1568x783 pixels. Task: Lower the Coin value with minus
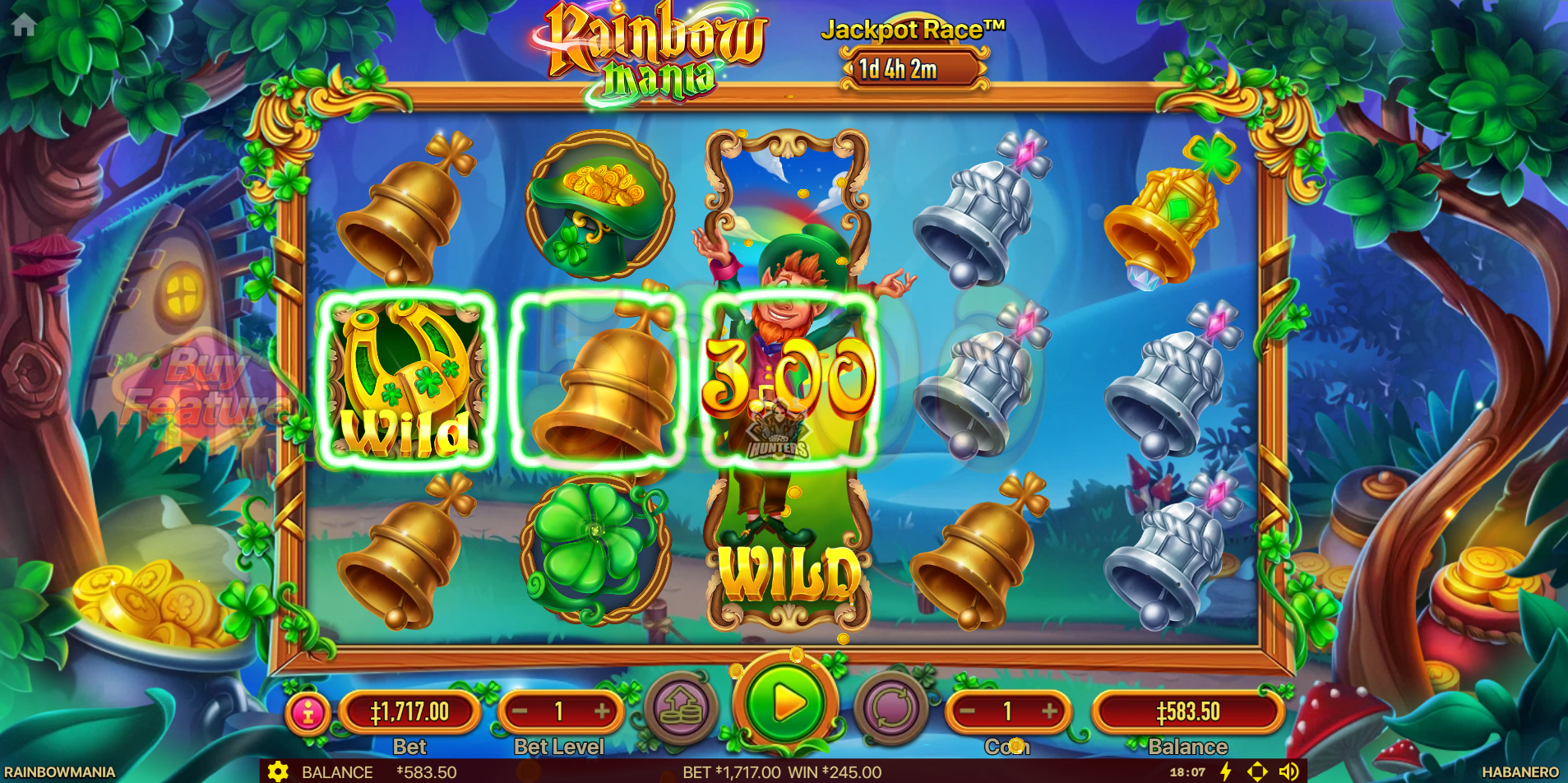tap(968, 711)
